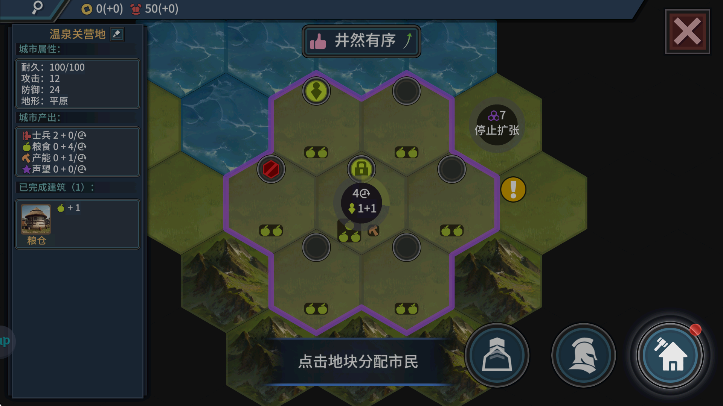Screen dimensions: 723x406
Task: Open the soldier helmet recruitment button
Action: (x=583, y=354)
